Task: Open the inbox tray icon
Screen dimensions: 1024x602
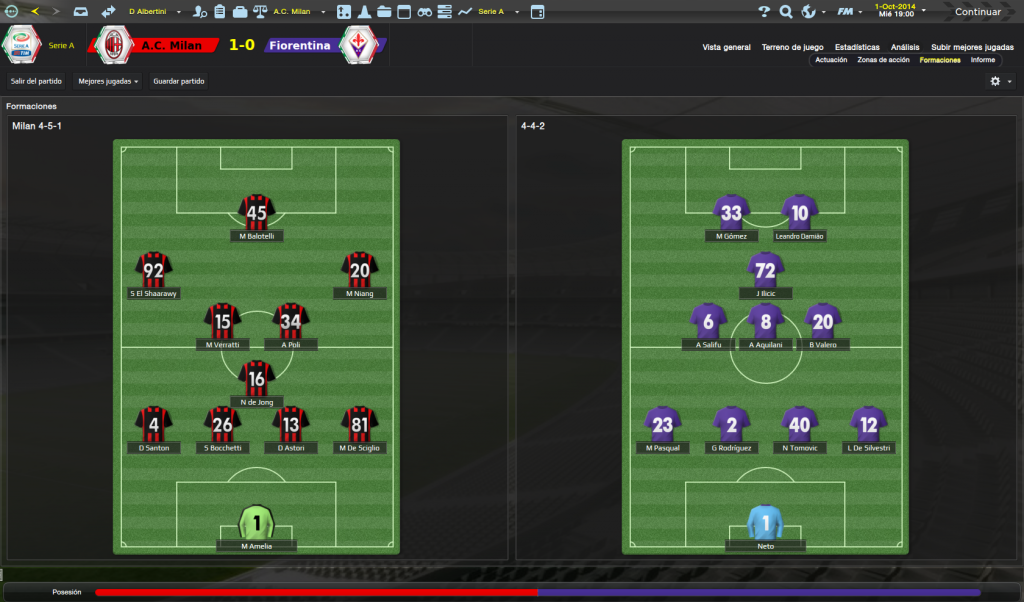Action: (81, 12)
